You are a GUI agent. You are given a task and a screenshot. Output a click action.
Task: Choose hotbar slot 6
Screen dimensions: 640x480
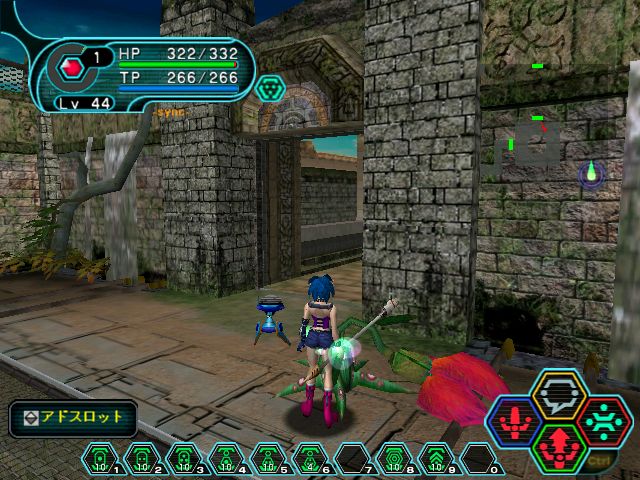point(310,460)
